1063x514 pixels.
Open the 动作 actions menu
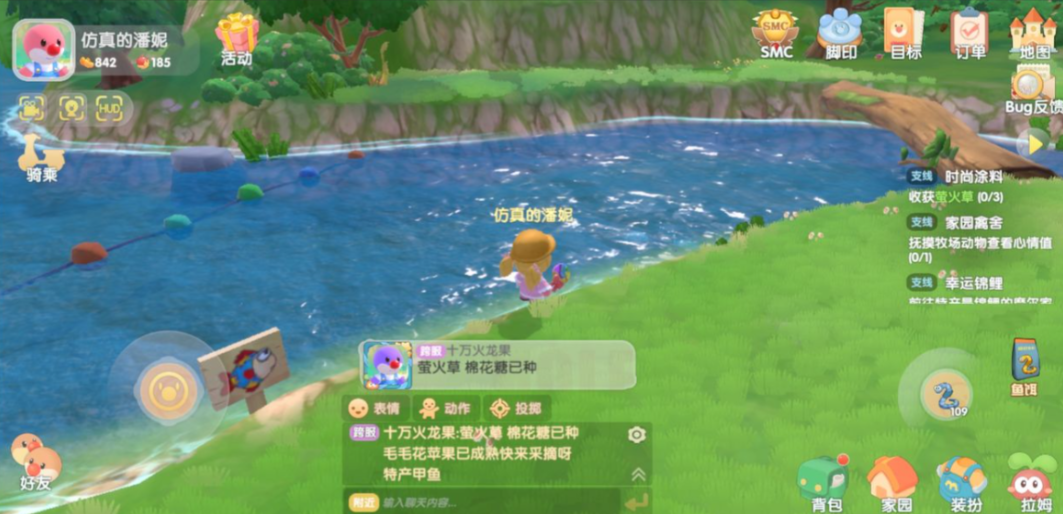pyautogui.click(x=445, y=408)
